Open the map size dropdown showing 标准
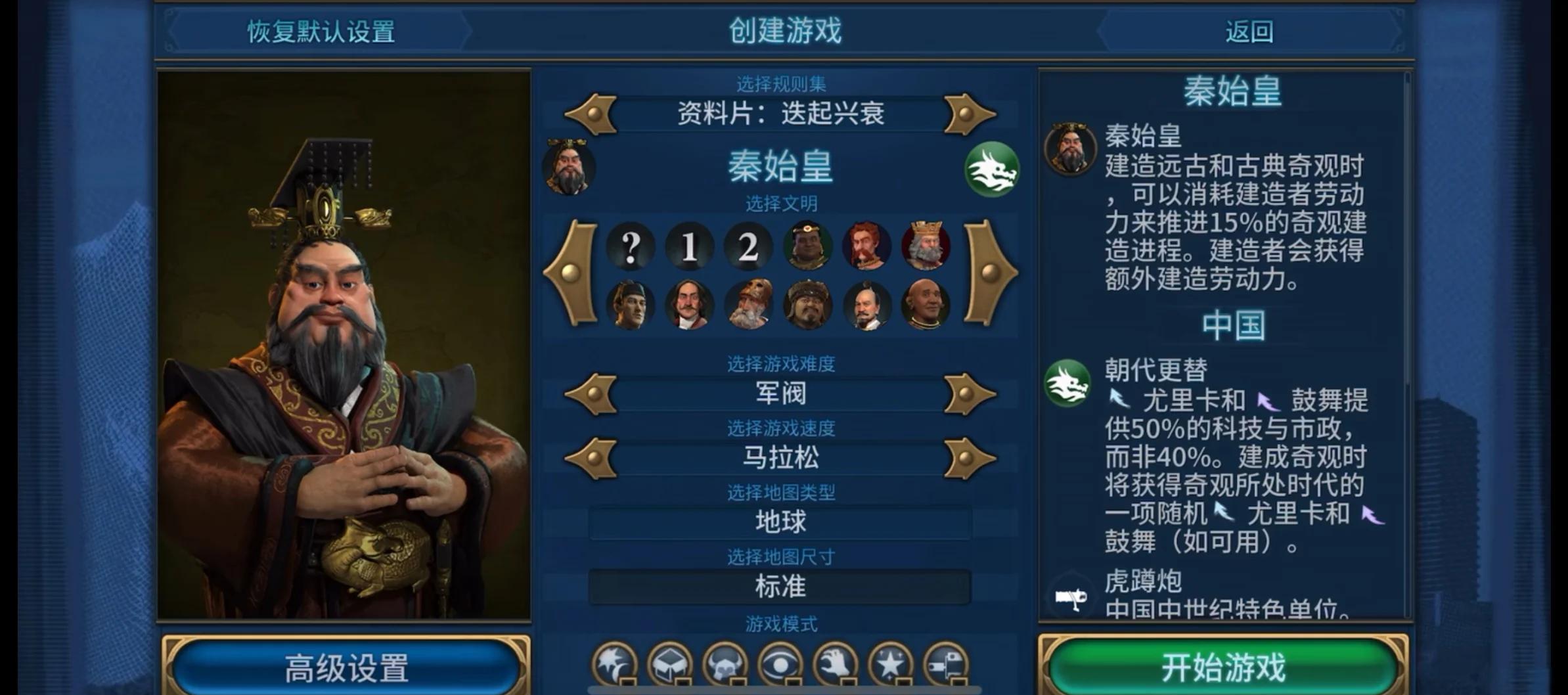Image resolution: width=1568 pixels, height=695 pixels. [x=780, y=586]
